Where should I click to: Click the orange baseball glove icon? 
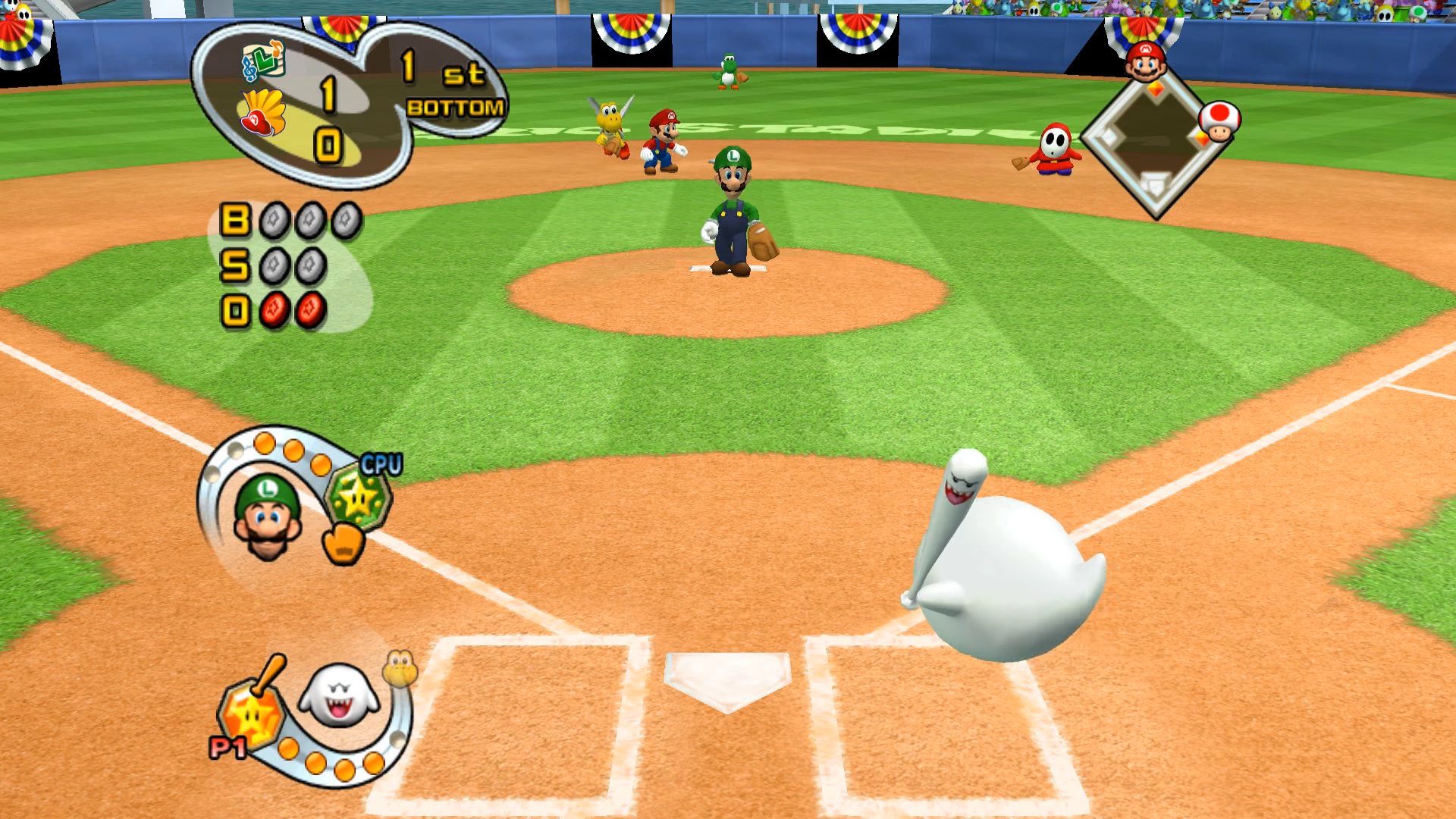coord(344,544)
